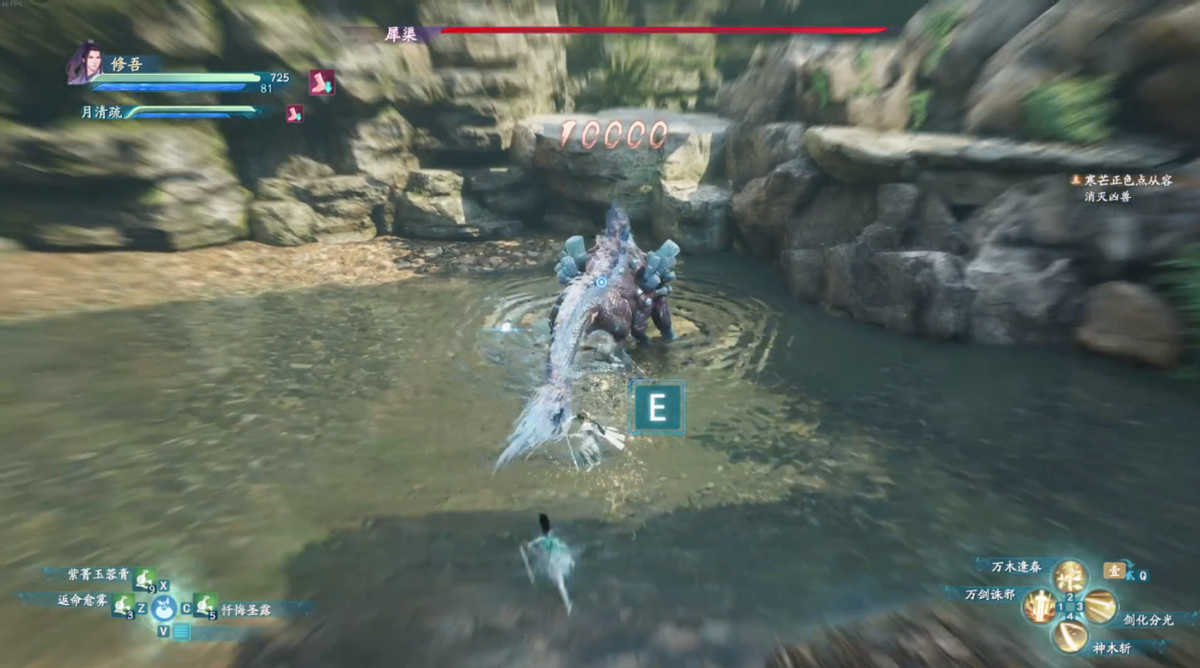Select 修吾 character portrait

pyautogui.click(x=83, y=62)
